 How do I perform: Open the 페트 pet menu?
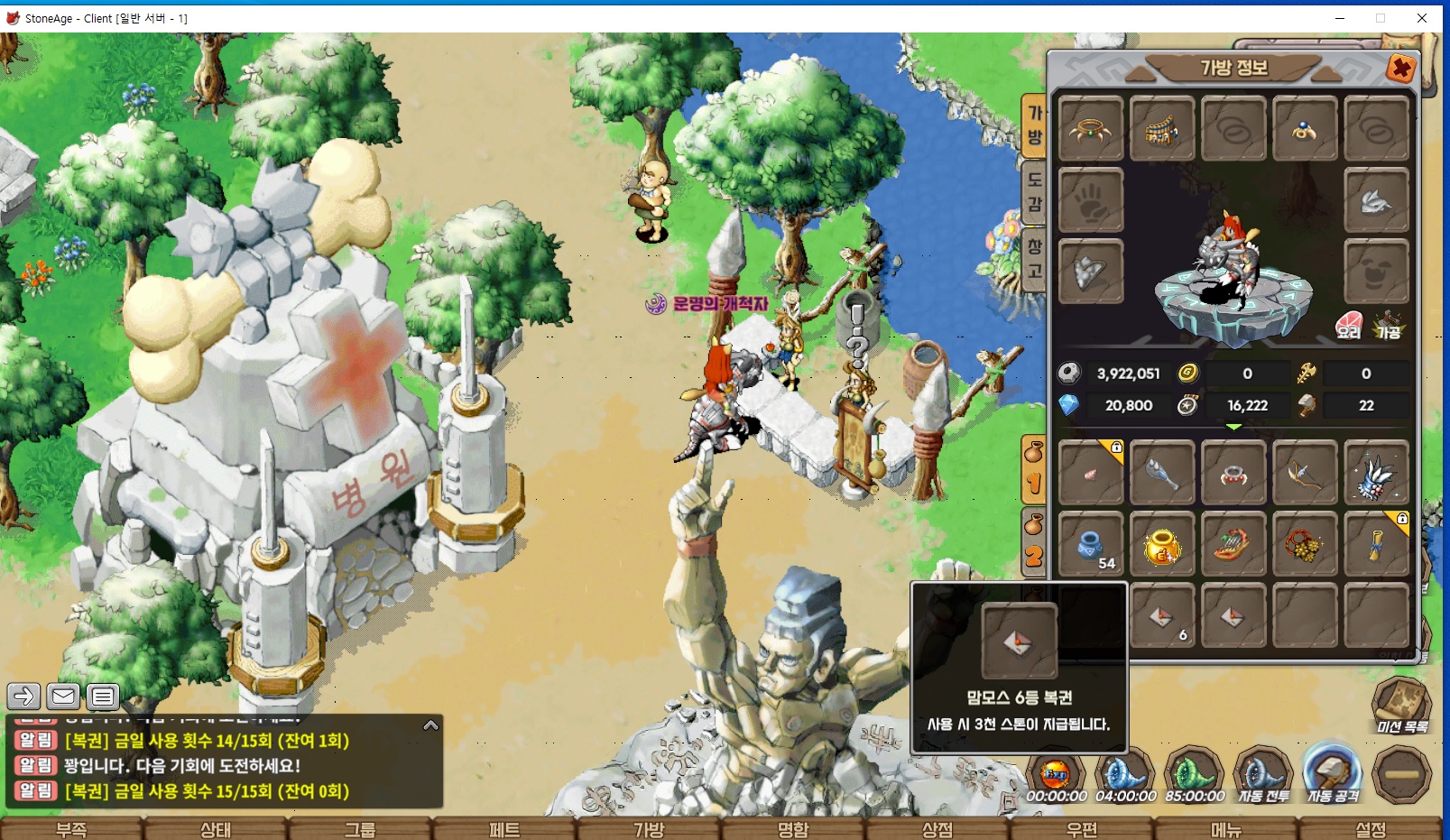click(504, 829)
